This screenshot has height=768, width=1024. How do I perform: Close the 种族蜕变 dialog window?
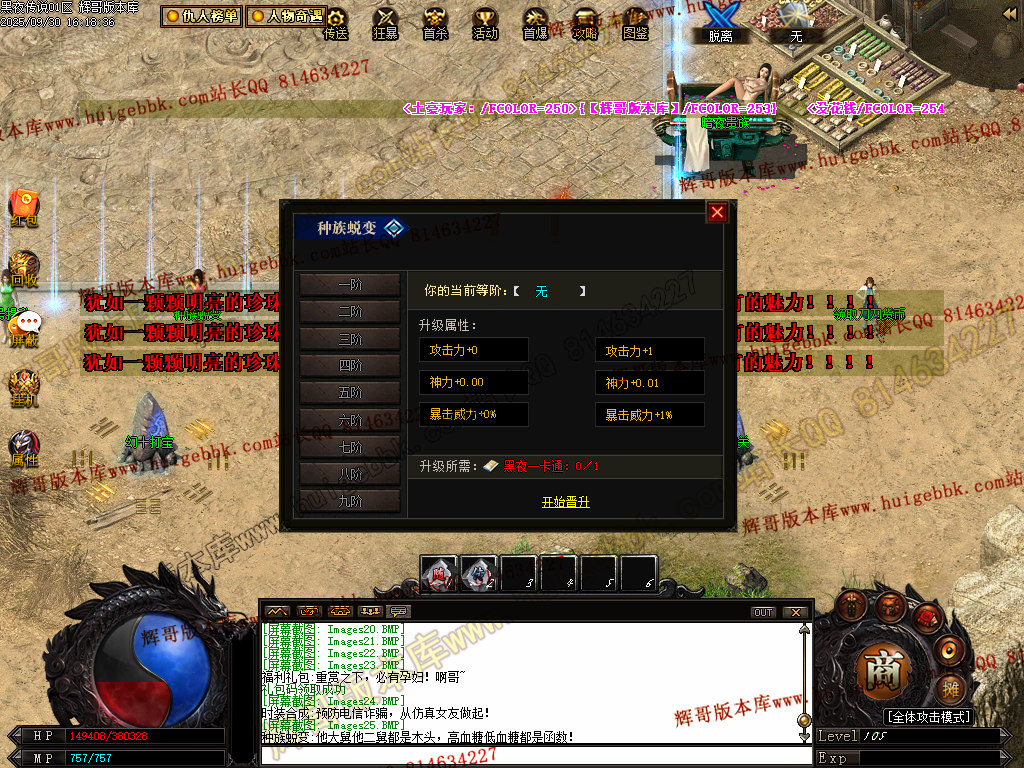[x=717, y=212]
